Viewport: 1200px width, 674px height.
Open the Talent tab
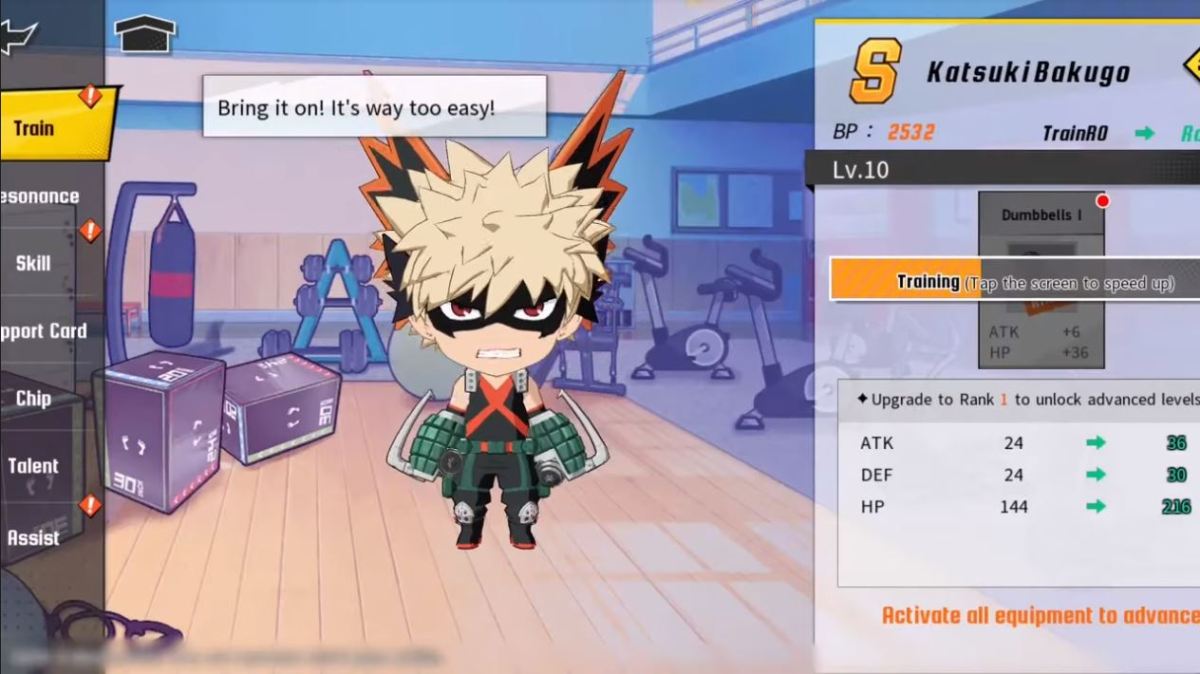click(34, 466)
